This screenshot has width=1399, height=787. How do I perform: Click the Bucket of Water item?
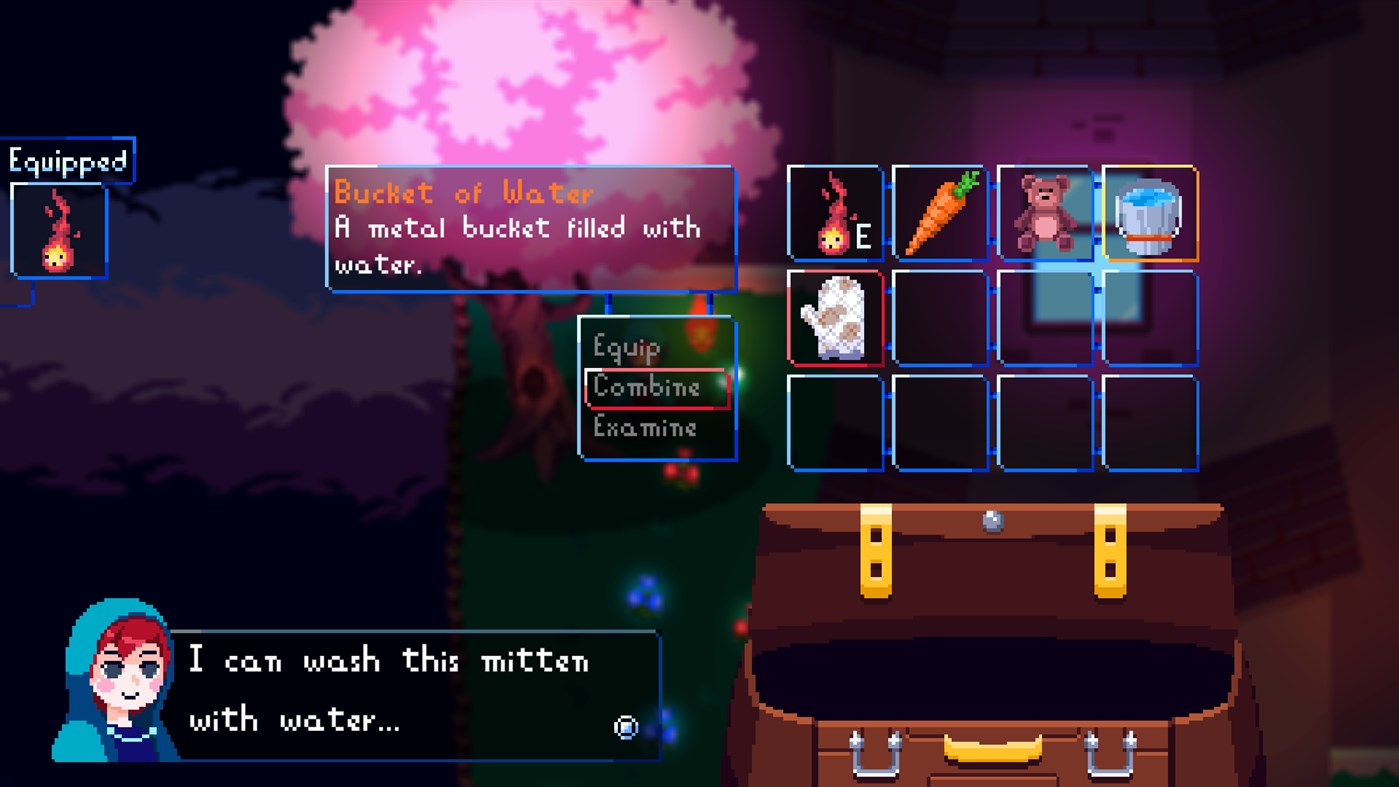1148,214
